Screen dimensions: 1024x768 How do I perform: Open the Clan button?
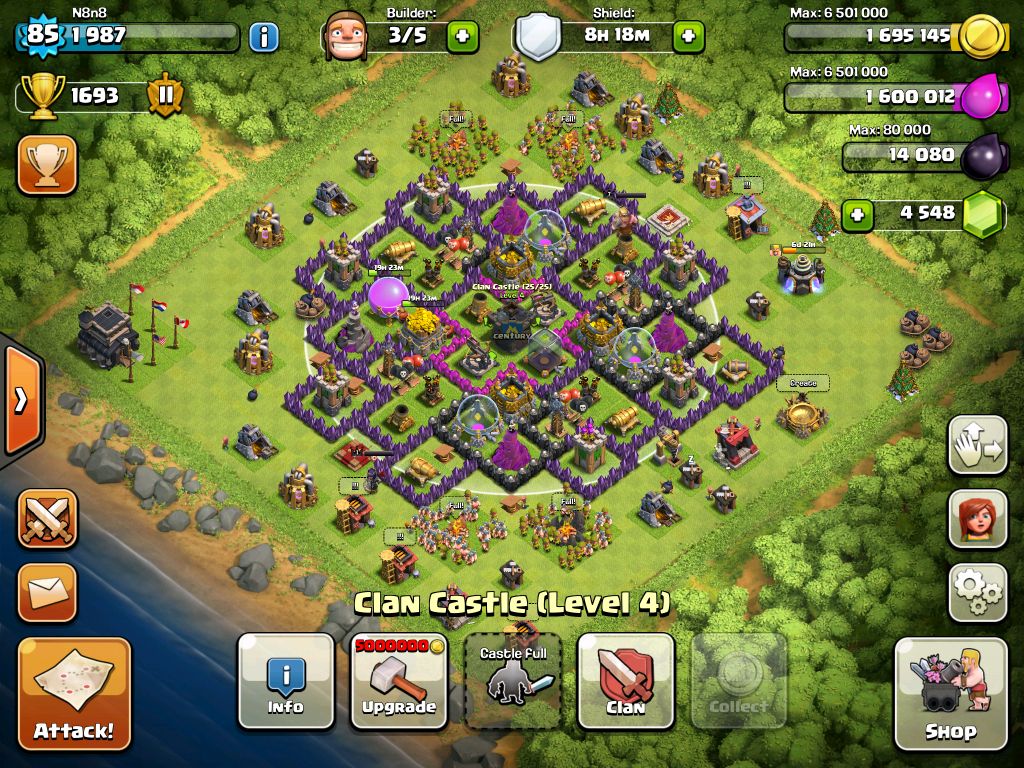pos(626,681)
